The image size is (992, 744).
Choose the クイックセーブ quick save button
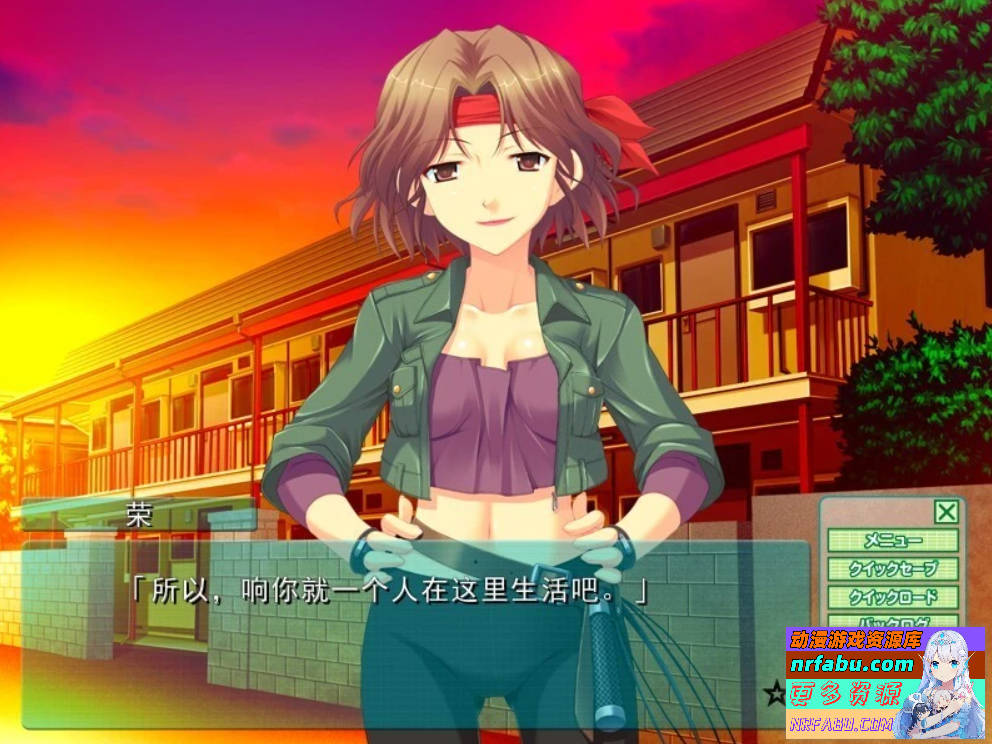[x=893, y=569]
